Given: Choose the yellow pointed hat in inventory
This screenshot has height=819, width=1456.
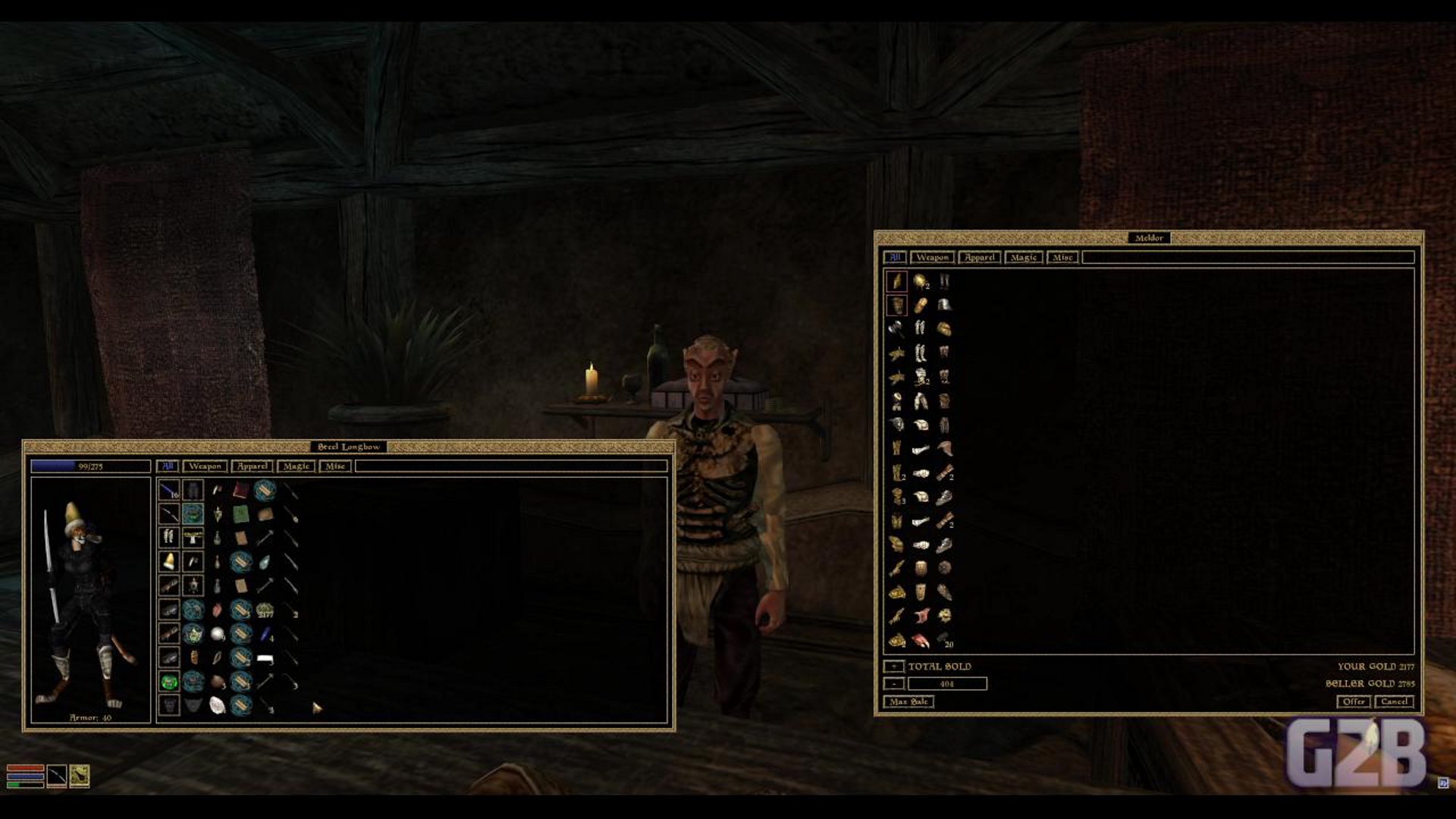Looking at the screenshot, I should (169, 562).
